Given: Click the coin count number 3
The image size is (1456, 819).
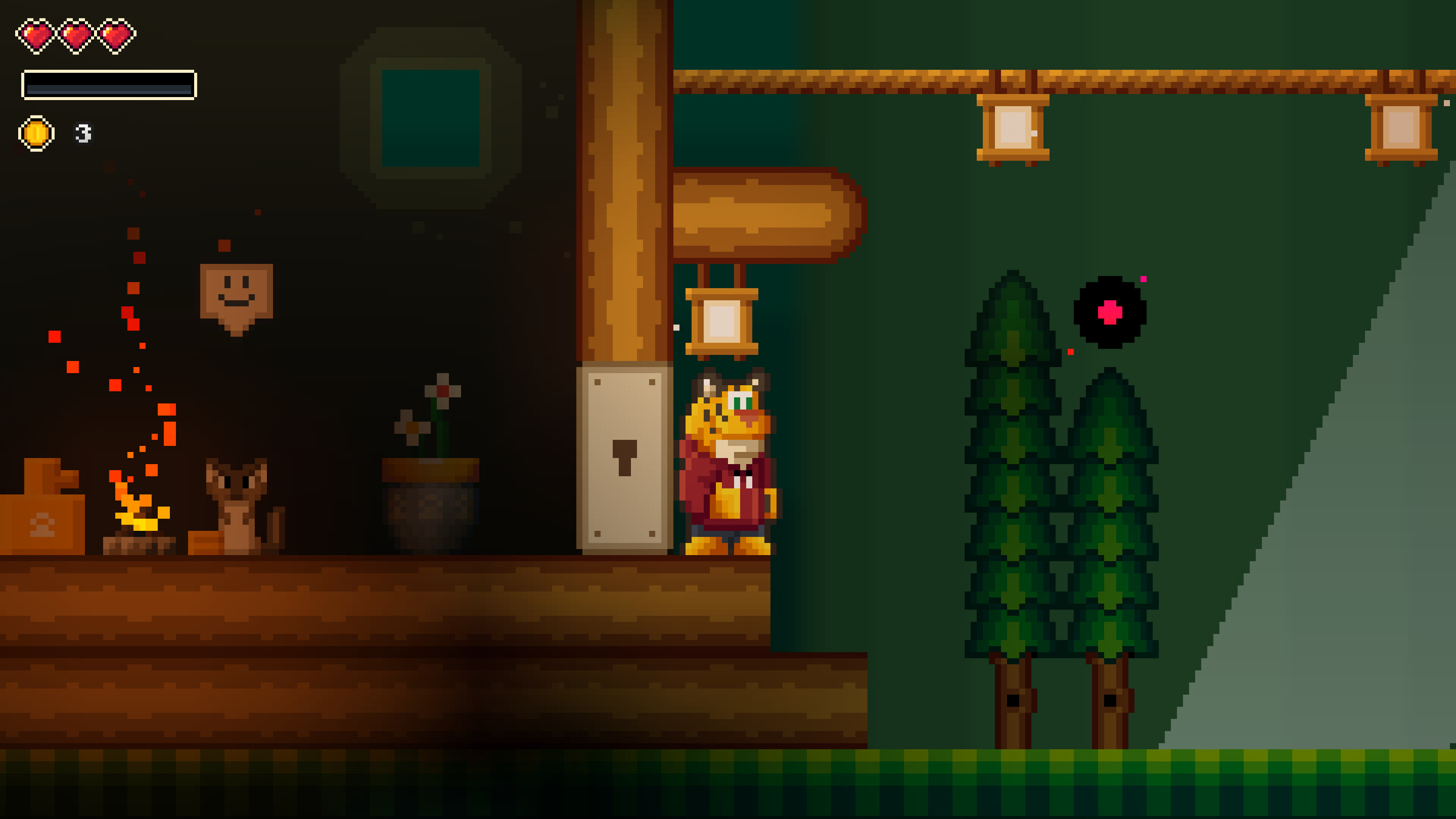Looking at the screenshot, I should [x=82, y=134].
